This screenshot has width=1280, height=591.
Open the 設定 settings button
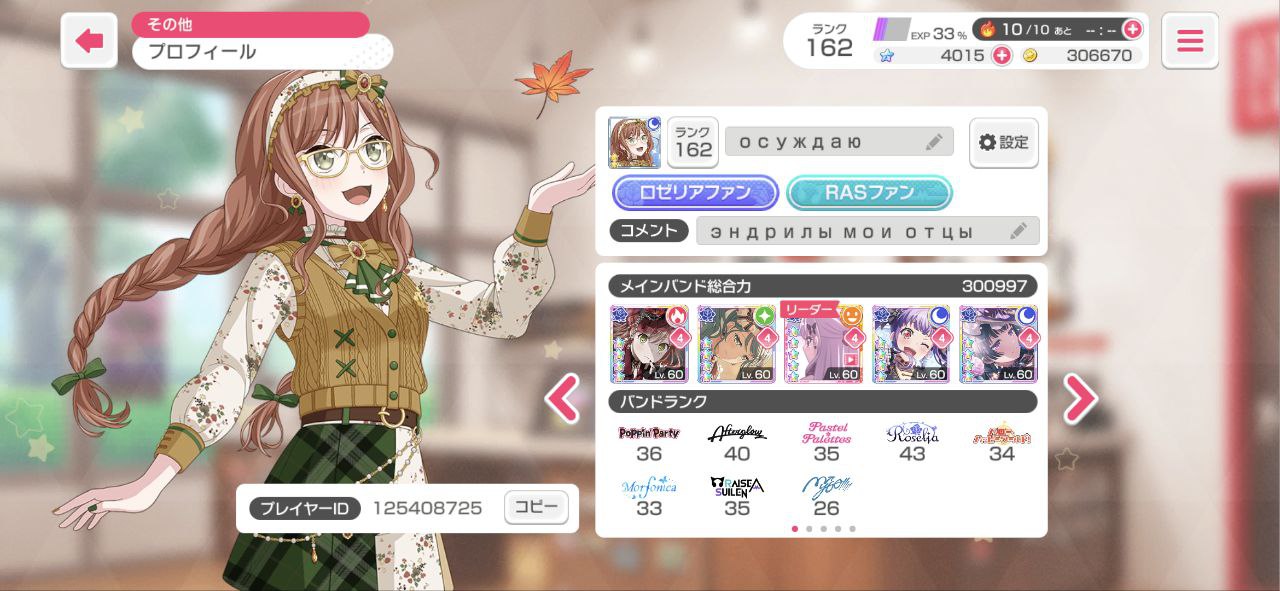pyautogui.click(x=1003, y=143)
